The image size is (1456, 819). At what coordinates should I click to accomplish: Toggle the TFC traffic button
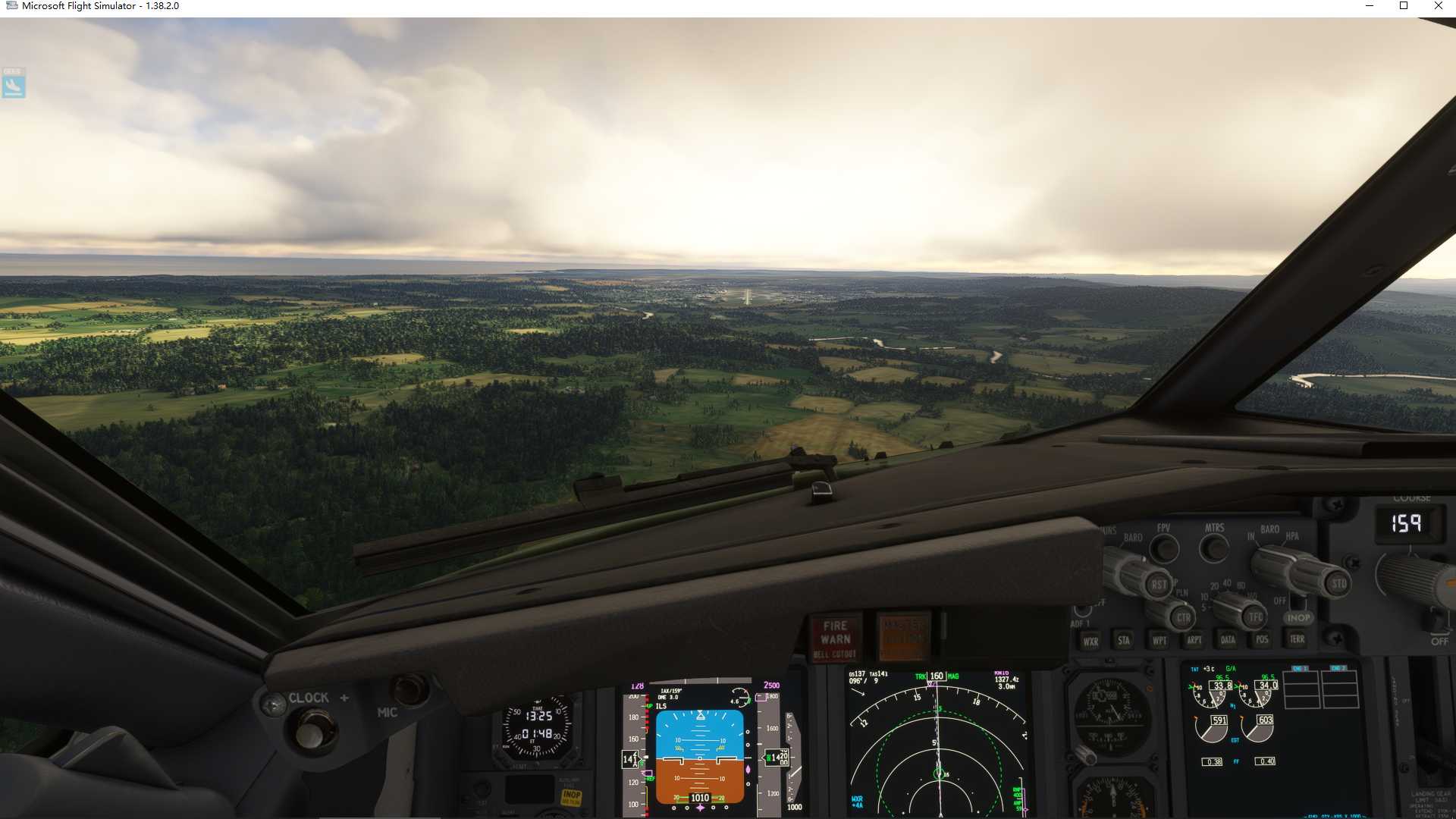[1256, 617]
